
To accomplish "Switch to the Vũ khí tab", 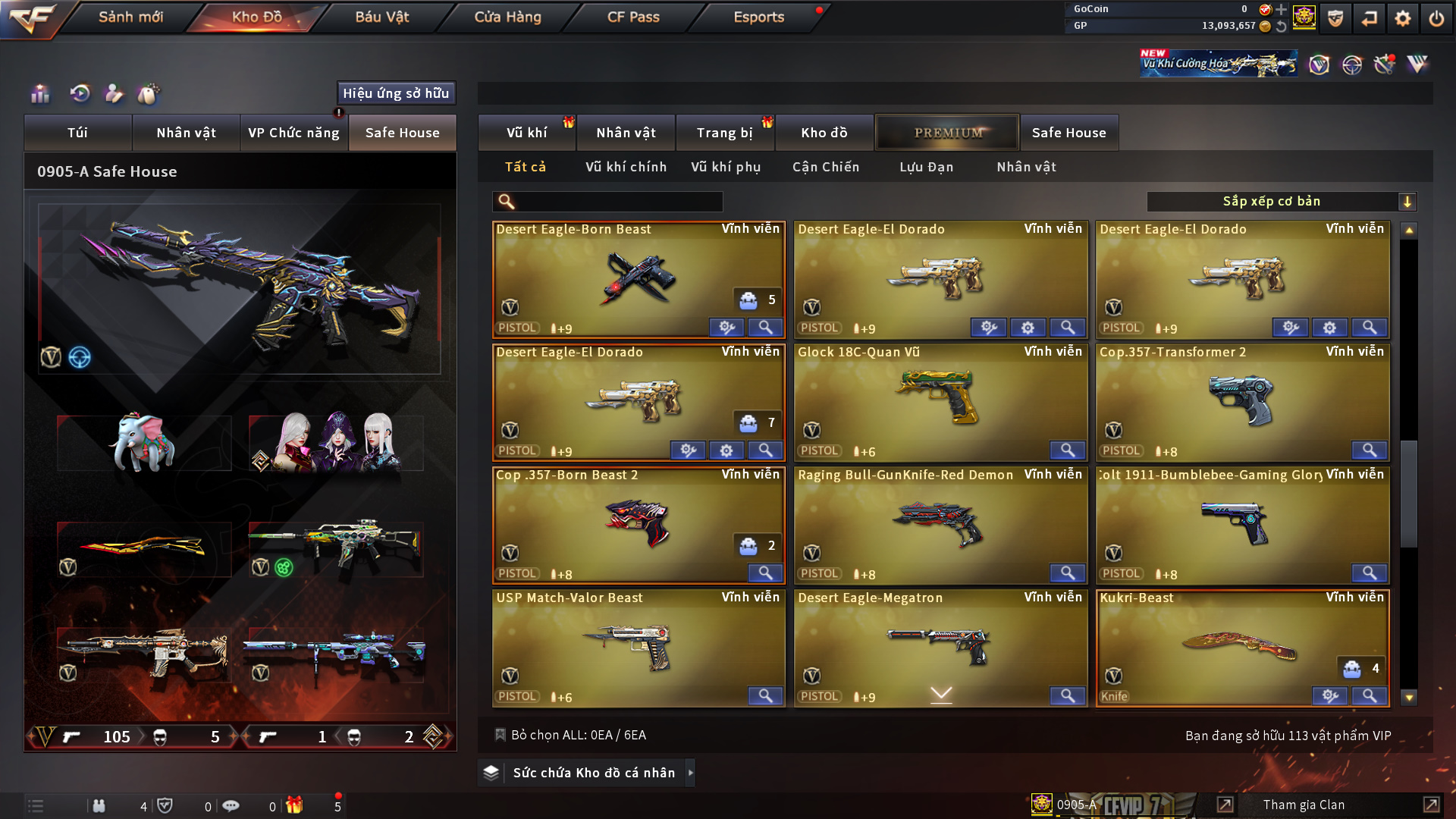I will (526, 133).
